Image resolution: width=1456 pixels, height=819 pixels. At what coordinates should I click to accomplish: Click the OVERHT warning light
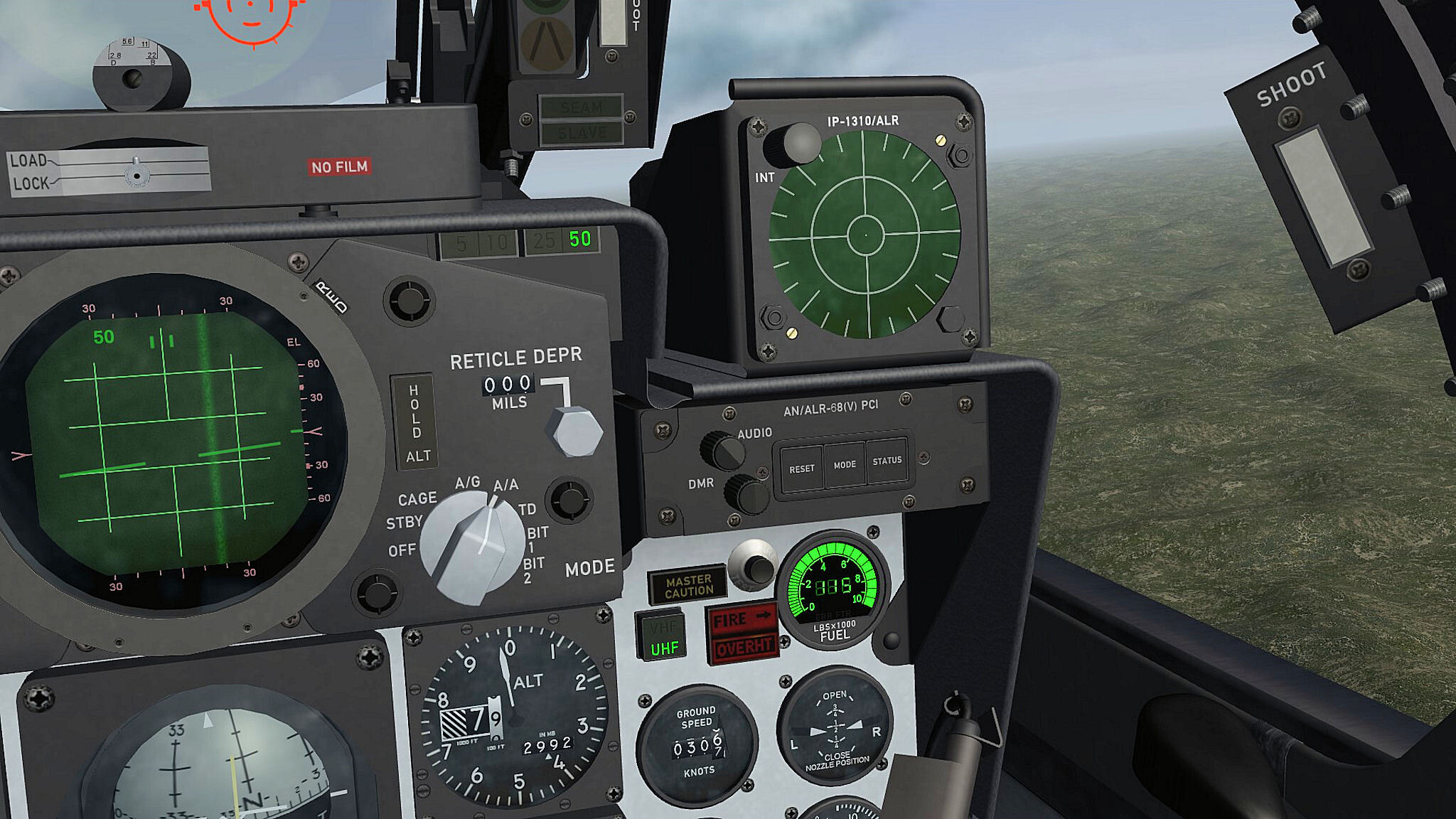(x=742, y=648)
